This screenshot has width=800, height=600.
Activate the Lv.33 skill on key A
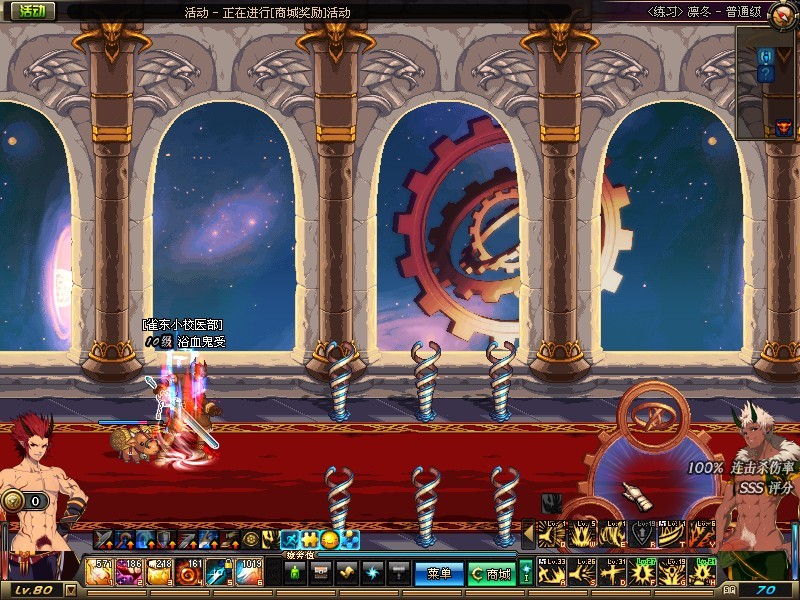click(x=553, y=573)
